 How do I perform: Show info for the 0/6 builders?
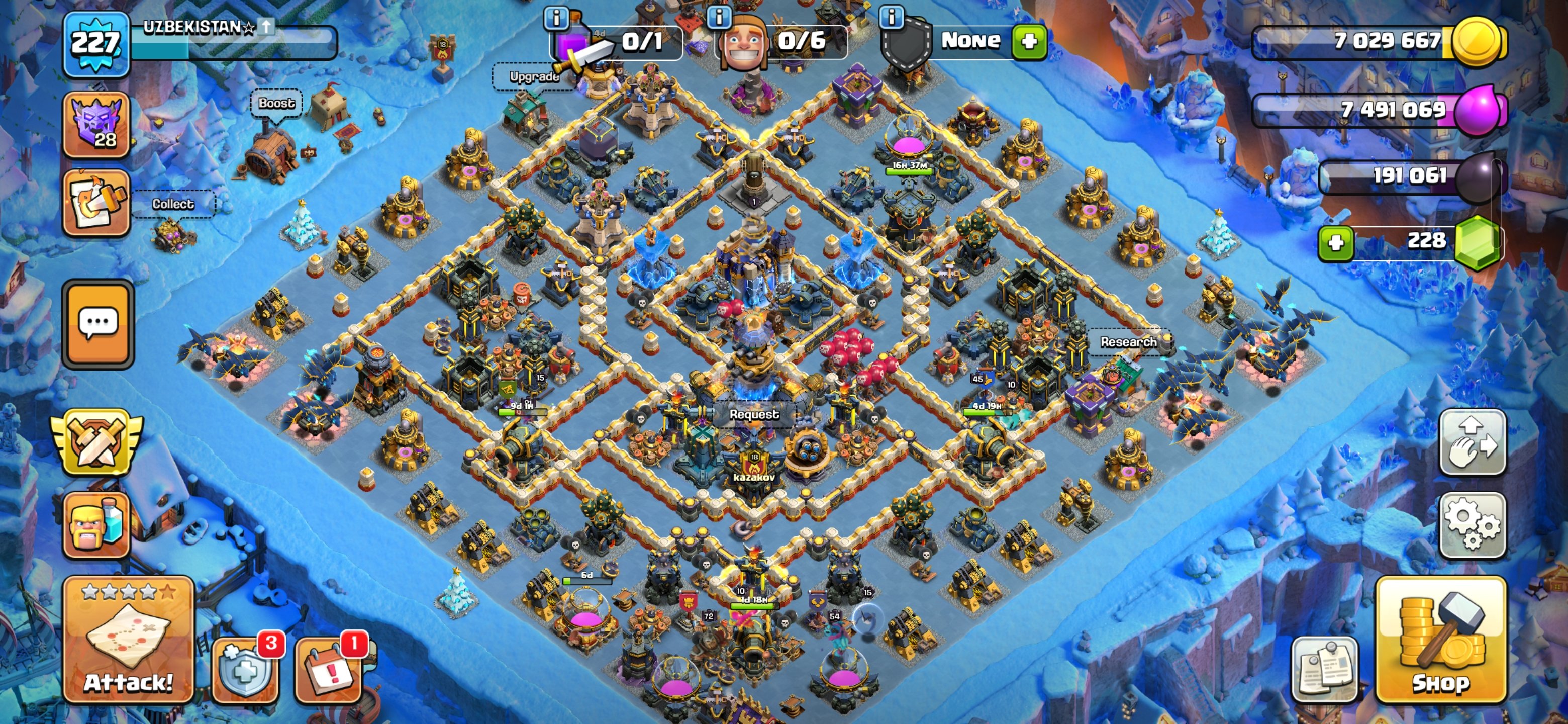(719, 17)
